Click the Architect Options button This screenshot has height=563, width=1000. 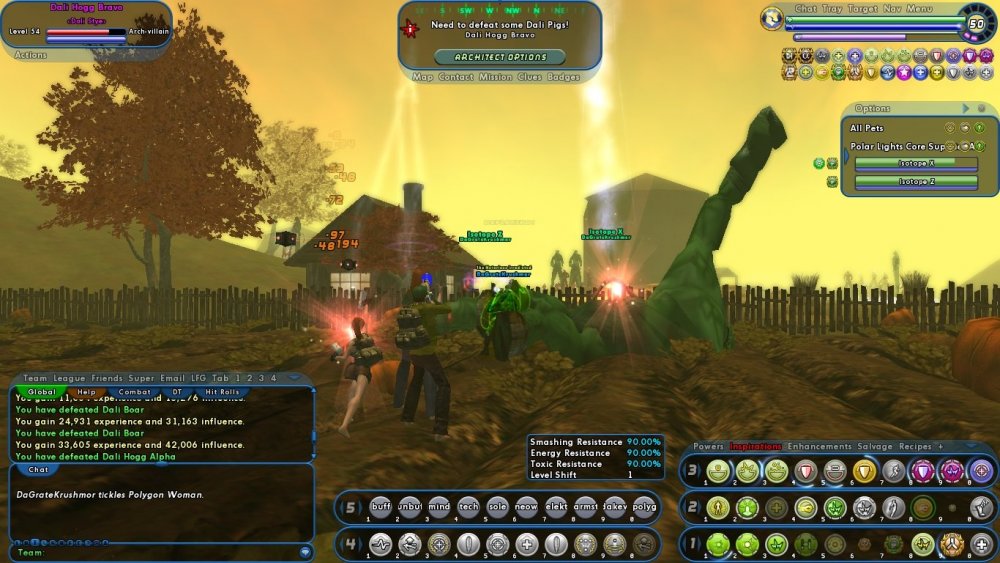500,57
